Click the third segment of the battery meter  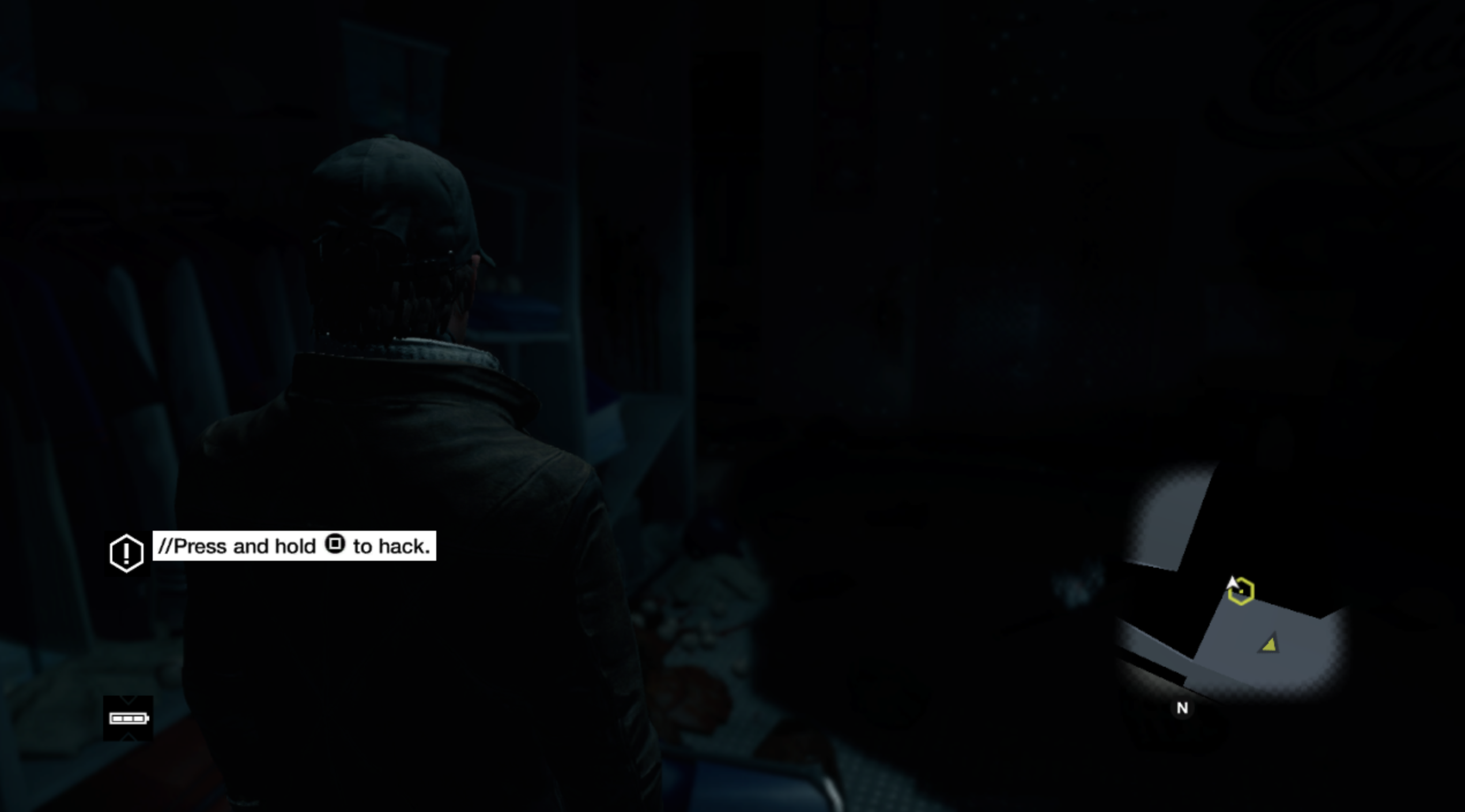tap(139, 719)
